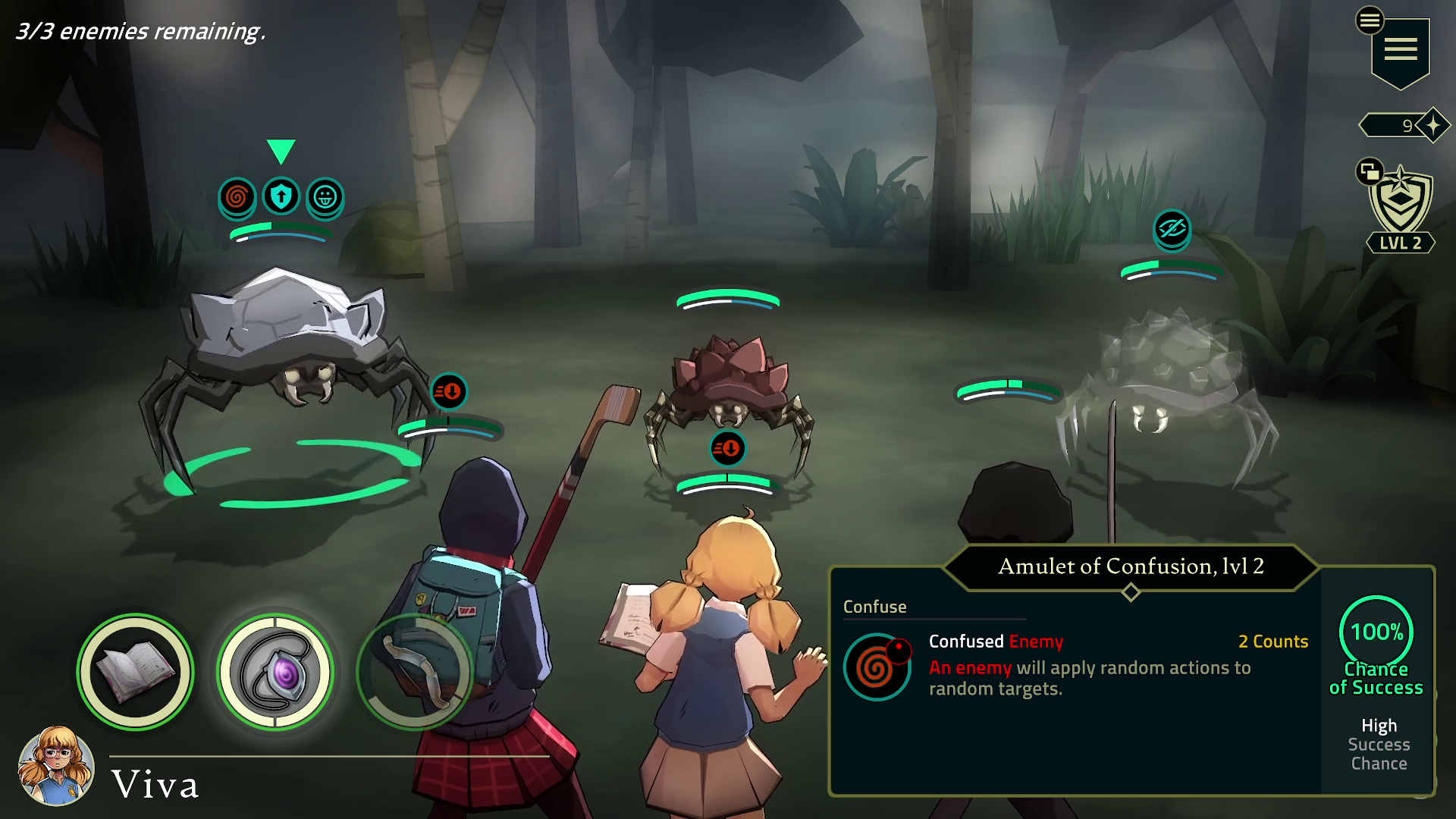Viewport: 1456px width, 819px height.
Task: Open the hamburger menu in the top right
Action: tap(1401, 50)
